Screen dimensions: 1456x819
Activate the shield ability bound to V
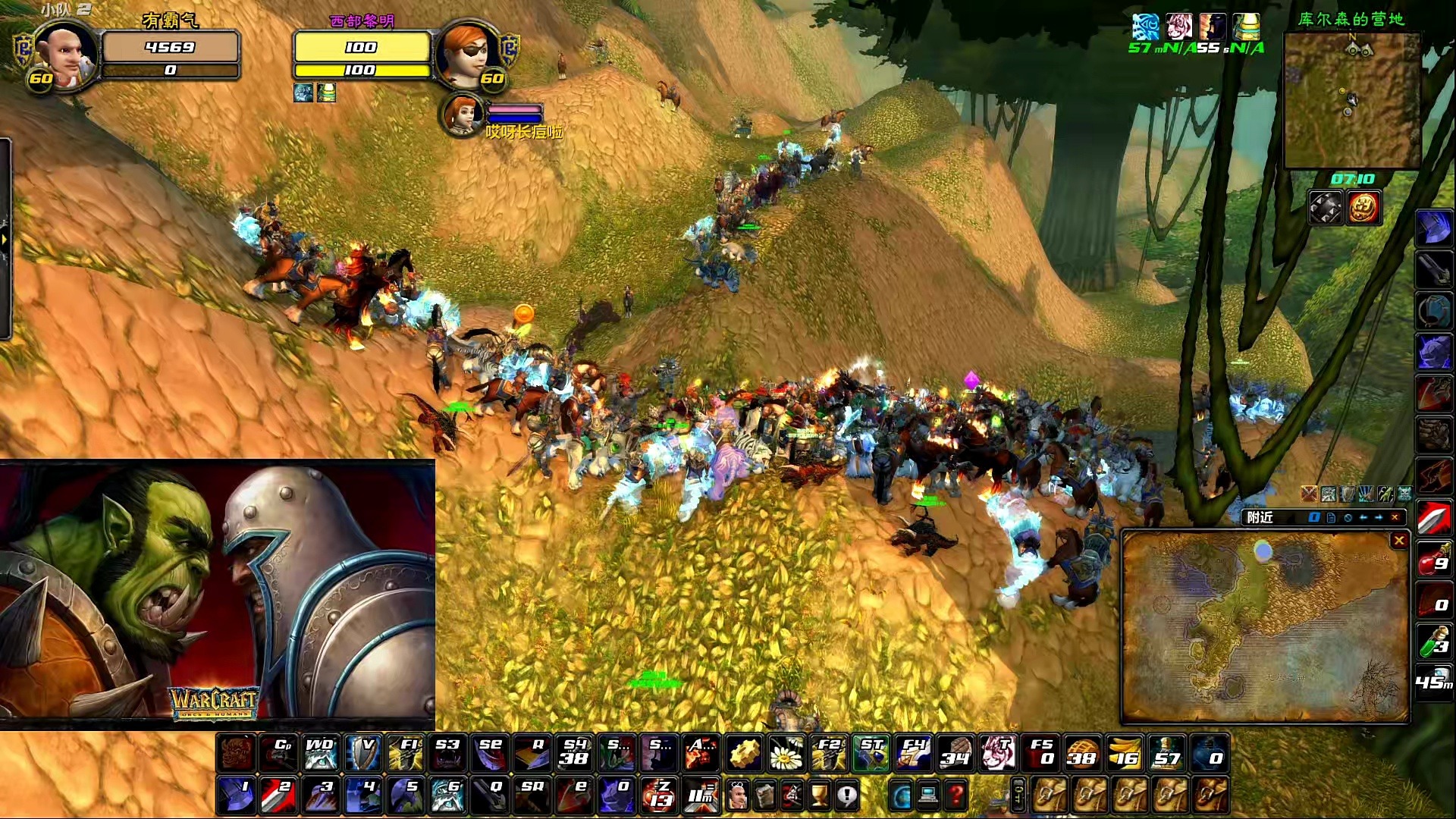pos(362,753)
